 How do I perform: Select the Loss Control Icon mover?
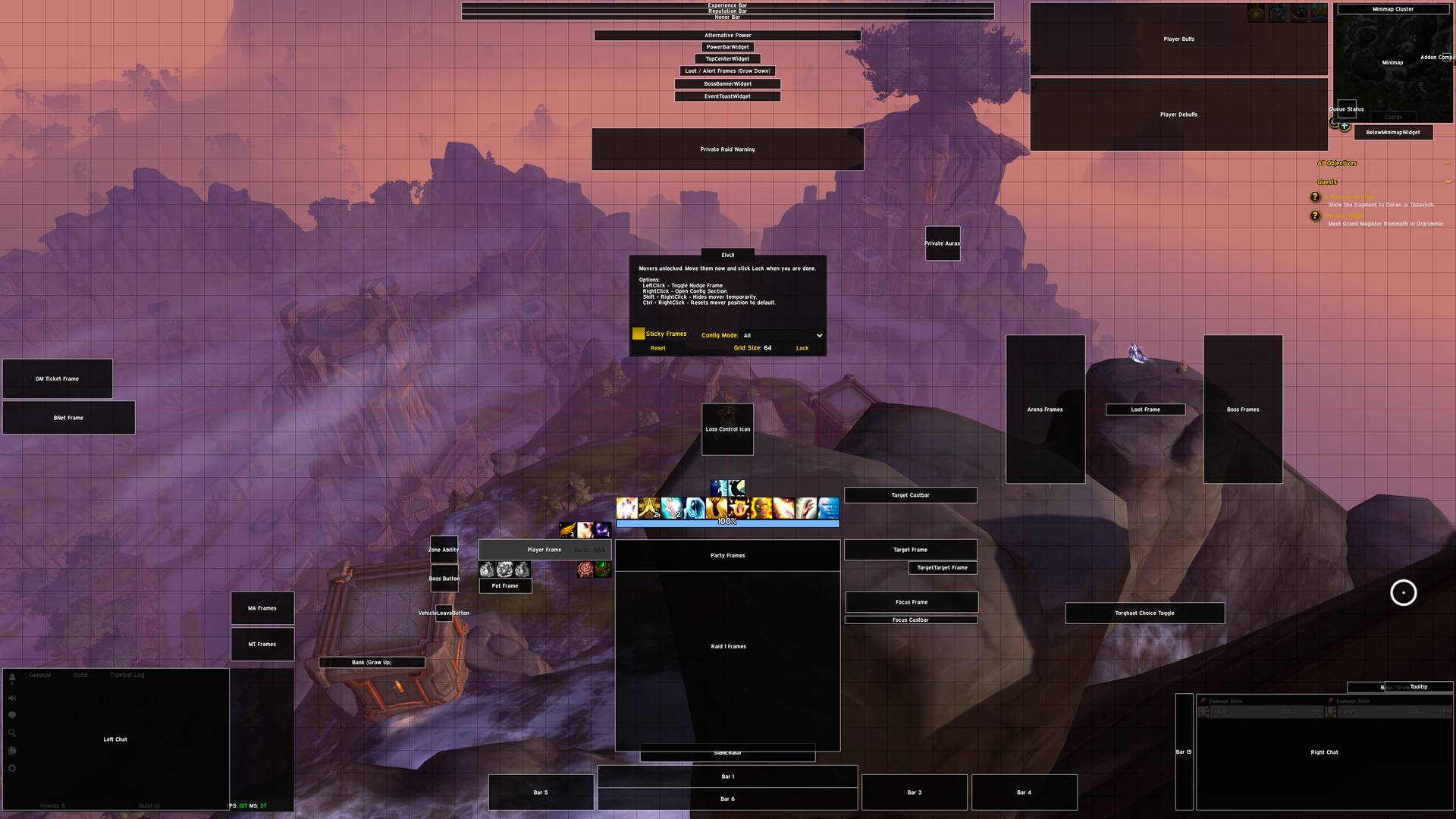coord(727,429)
